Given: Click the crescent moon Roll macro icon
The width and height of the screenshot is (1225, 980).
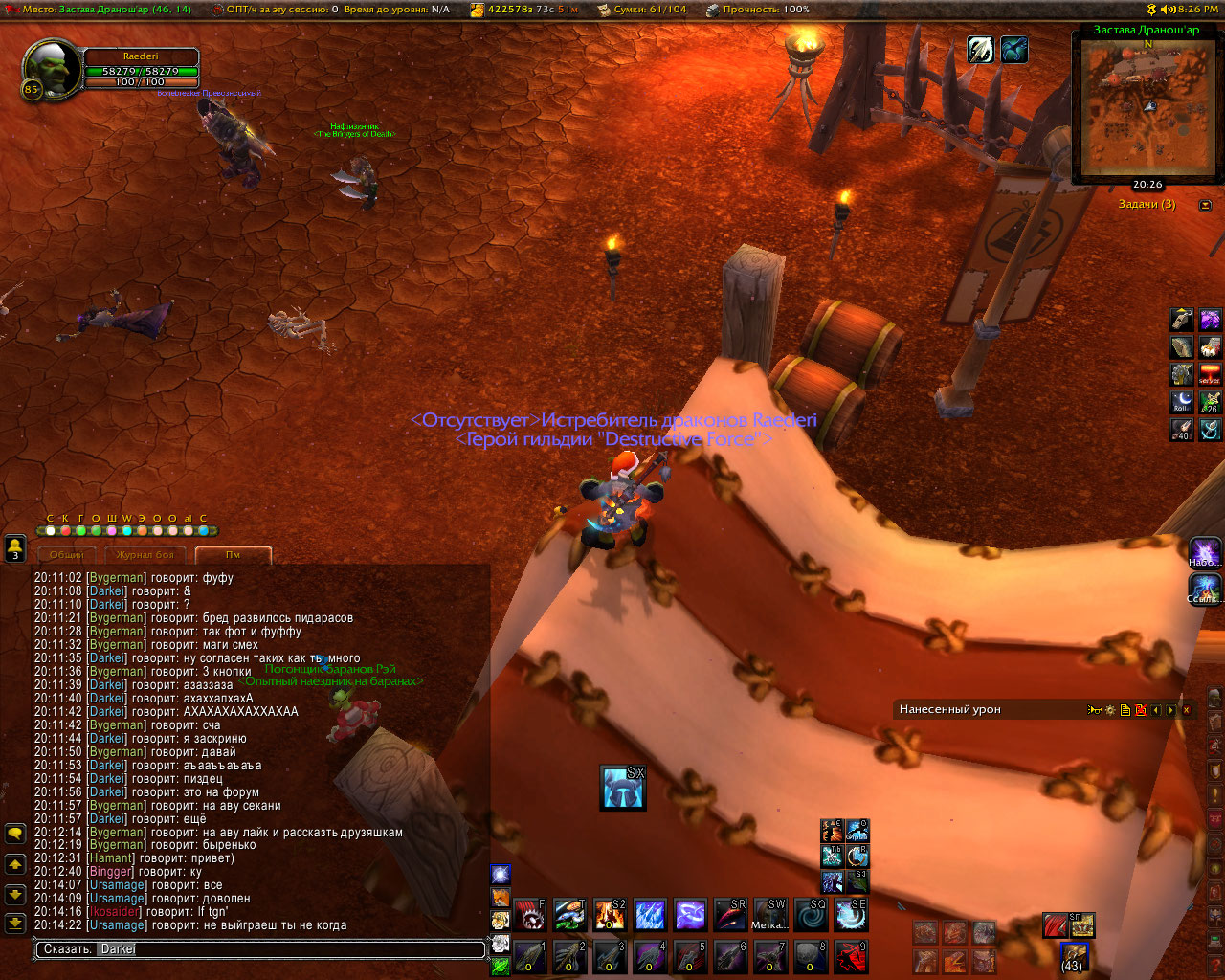Looking at the screenshot, I should click(x=1183, y=402).
